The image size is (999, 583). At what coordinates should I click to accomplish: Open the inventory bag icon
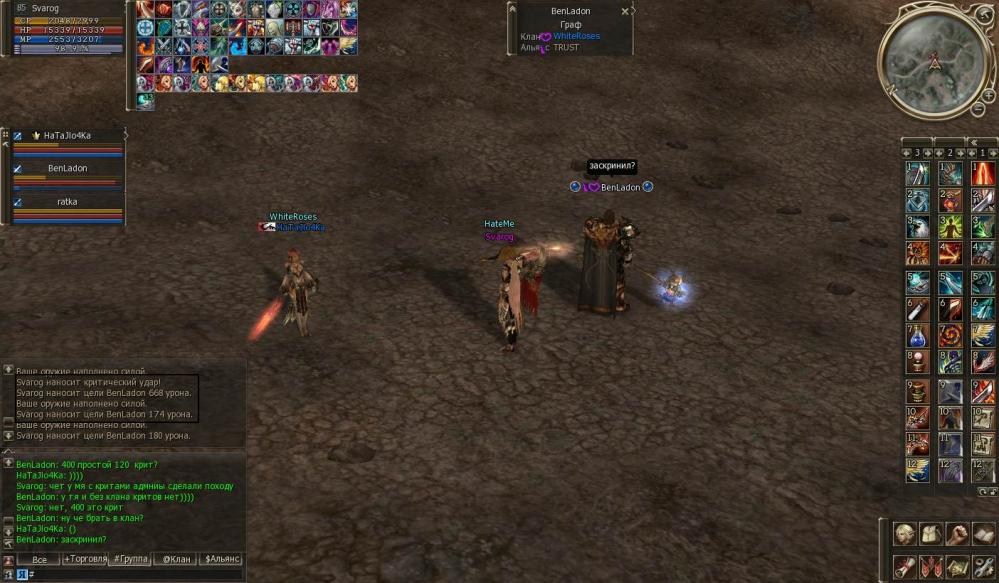coord(931,534)
